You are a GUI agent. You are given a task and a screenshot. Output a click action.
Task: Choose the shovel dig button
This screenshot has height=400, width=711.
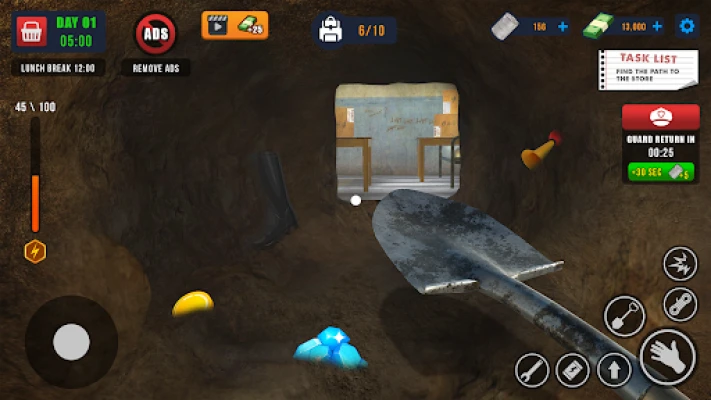624,316
